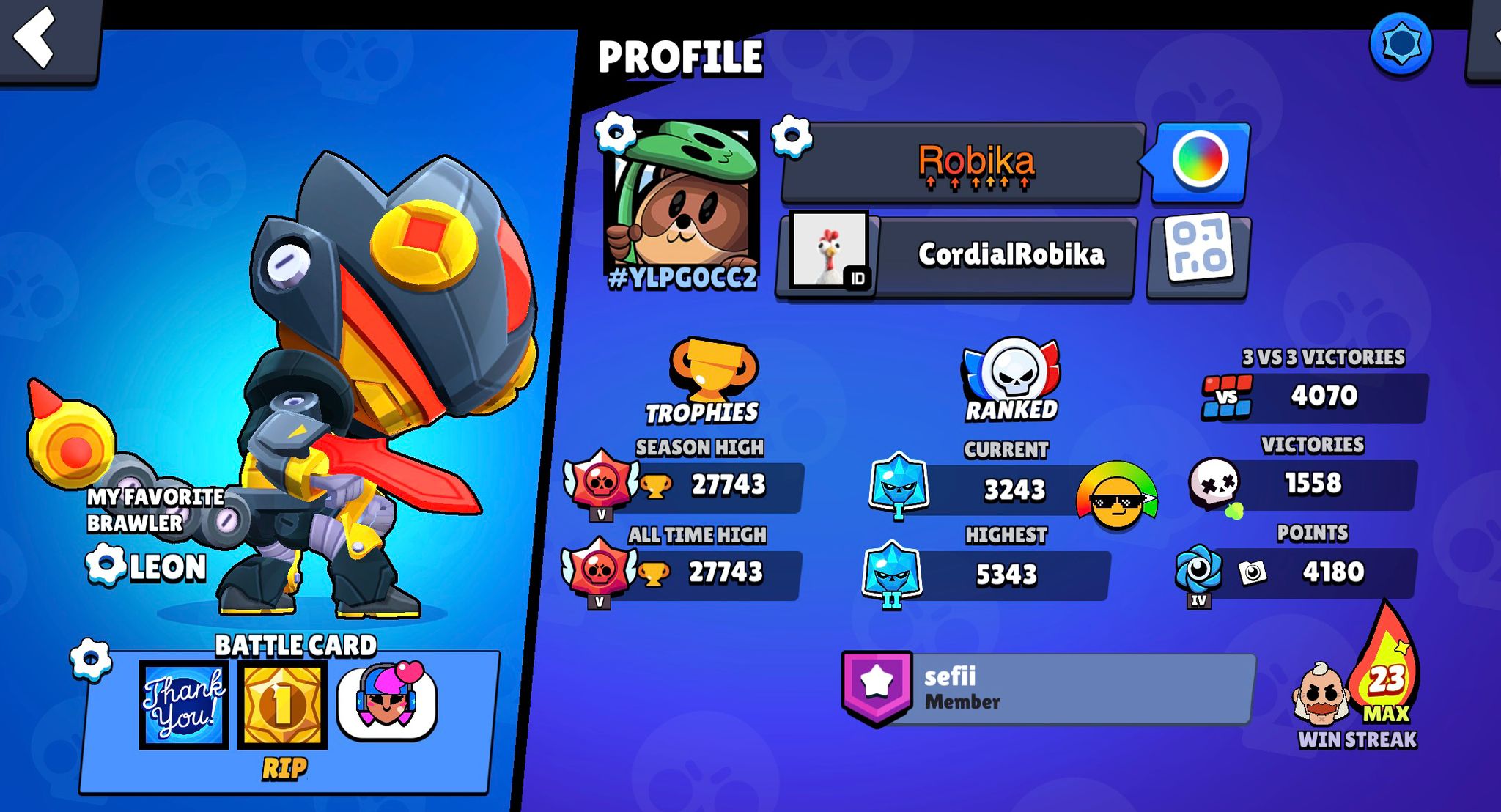
Task: Edit the battle card with gear icon
Action: pyautogui.click(x=91, y=658)
